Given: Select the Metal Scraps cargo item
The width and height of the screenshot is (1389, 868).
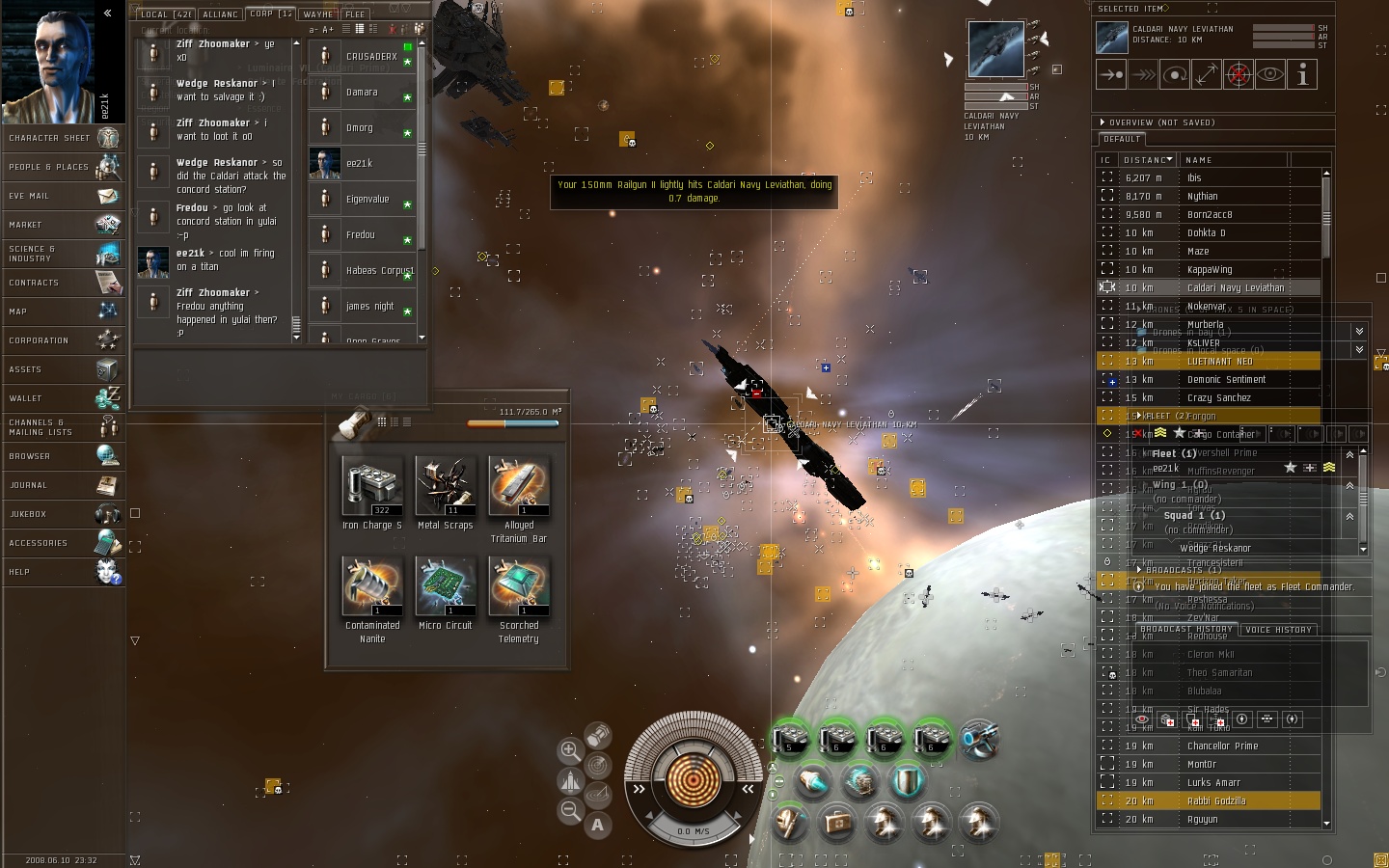Looking at the screenshot, I should 445,487.
